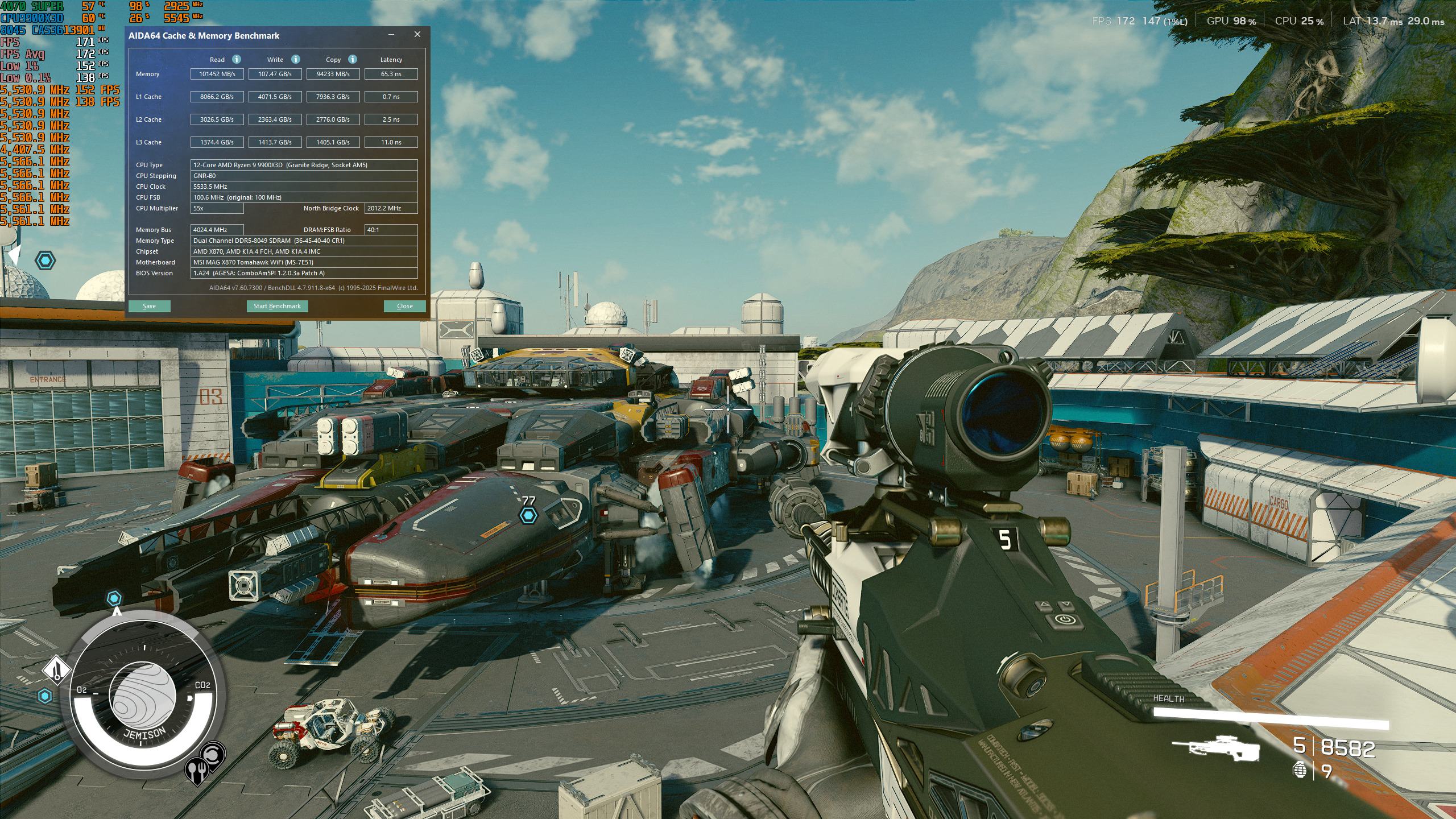Click the diamond alert icon beside the compass
Screen dimensions: 1456x819
[56, 670]
